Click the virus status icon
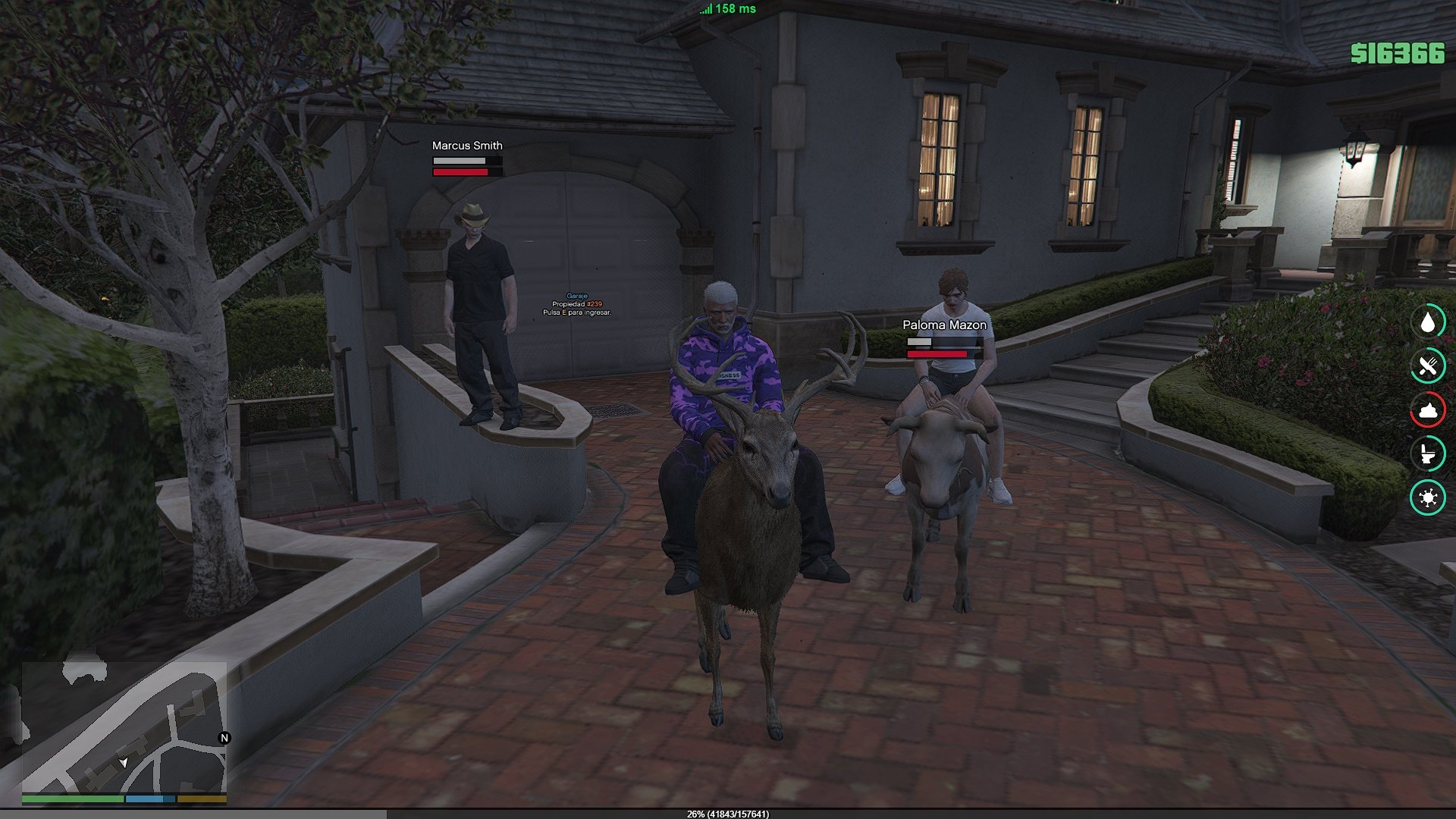The width and height of the screenshot is (1456, 819). [x=1428, y=497]
